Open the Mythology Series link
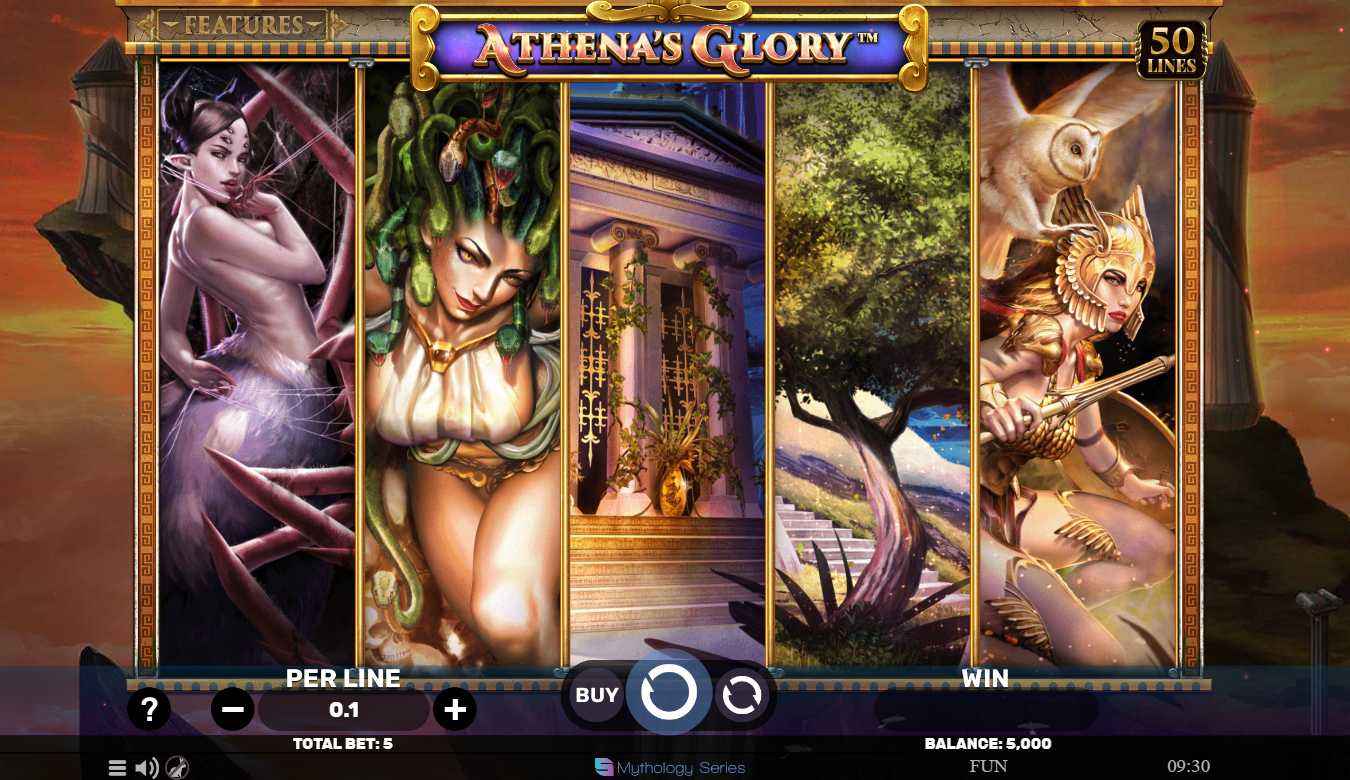 [x=670, y=768]
